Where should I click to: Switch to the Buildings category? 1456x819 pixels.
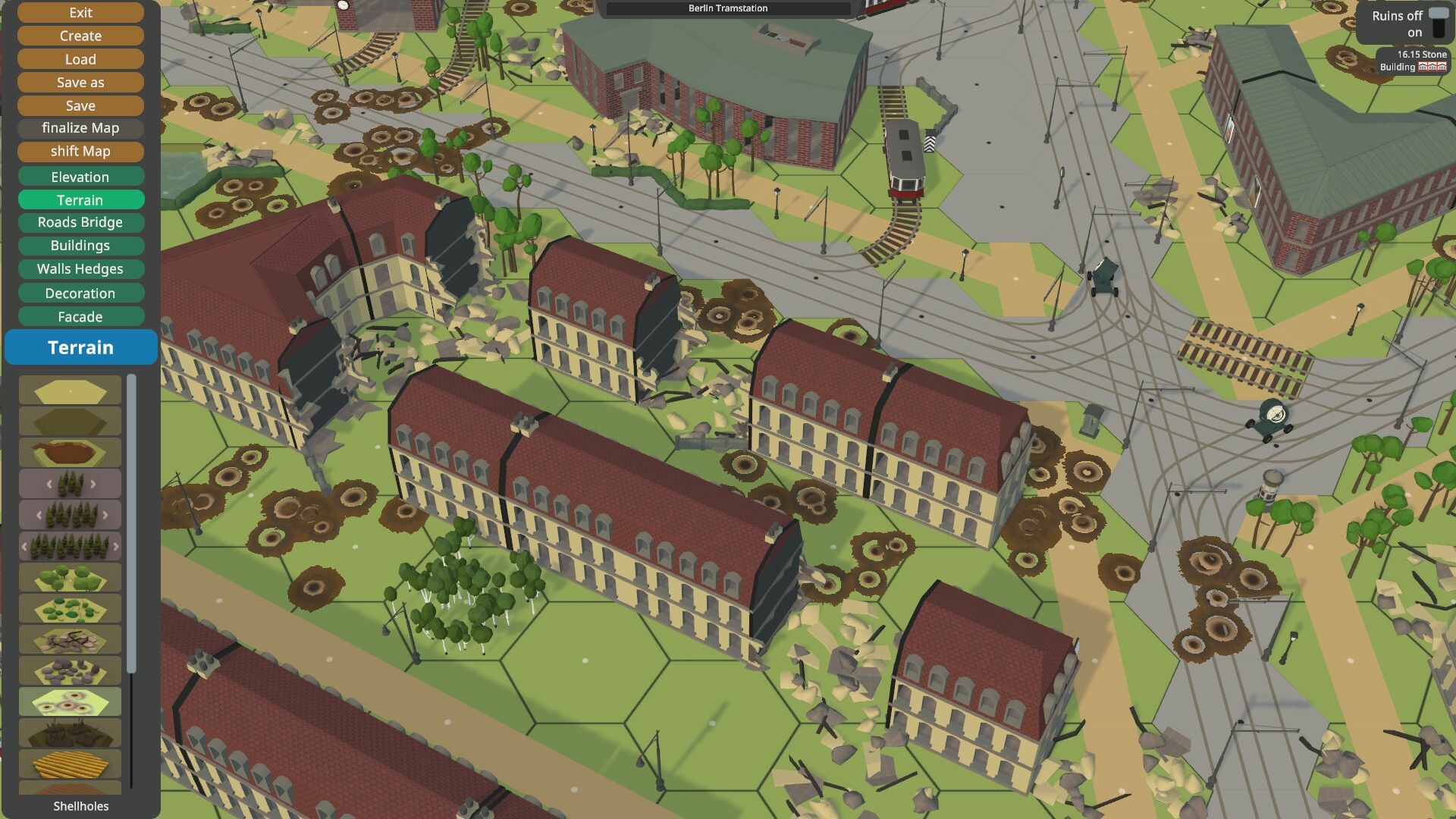80,246
